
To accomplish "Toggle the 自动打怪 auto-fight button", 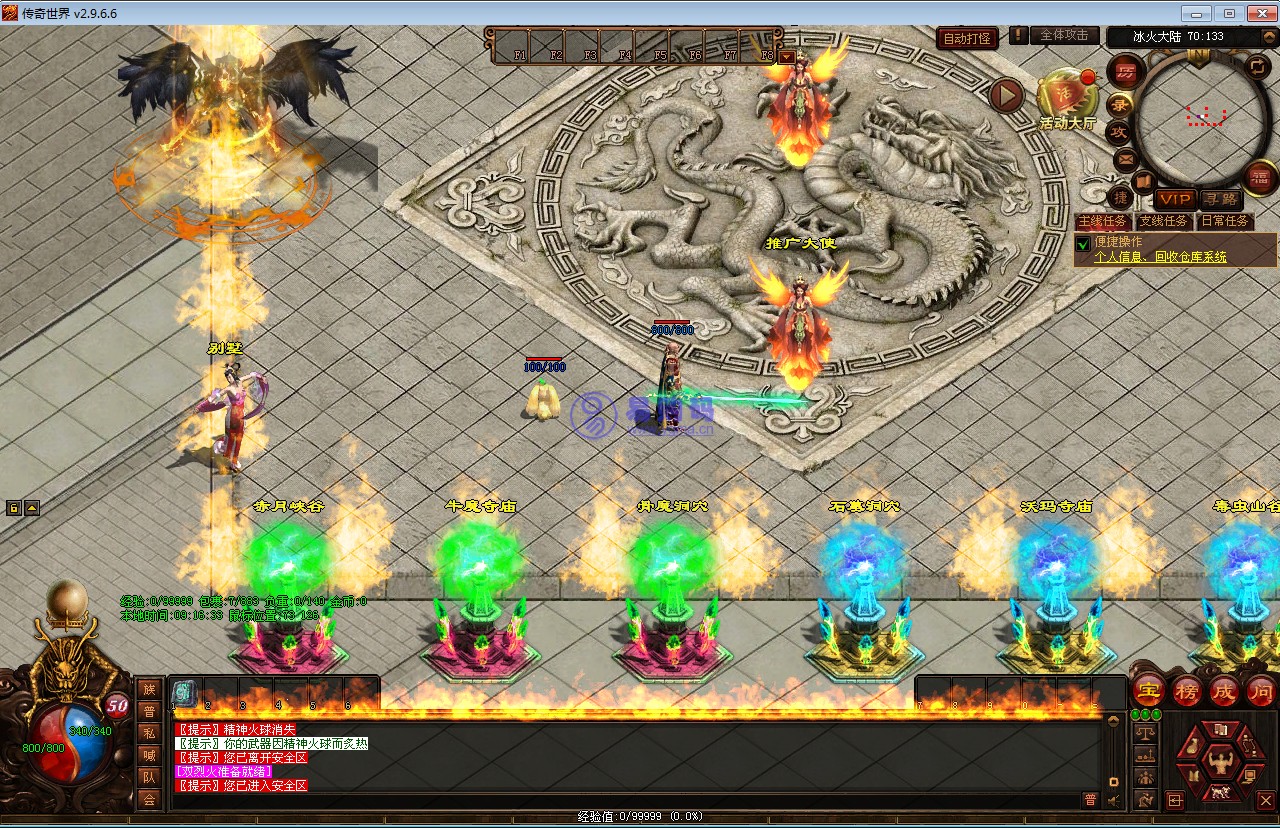I will pyautogui.click(x=968, y=38).
